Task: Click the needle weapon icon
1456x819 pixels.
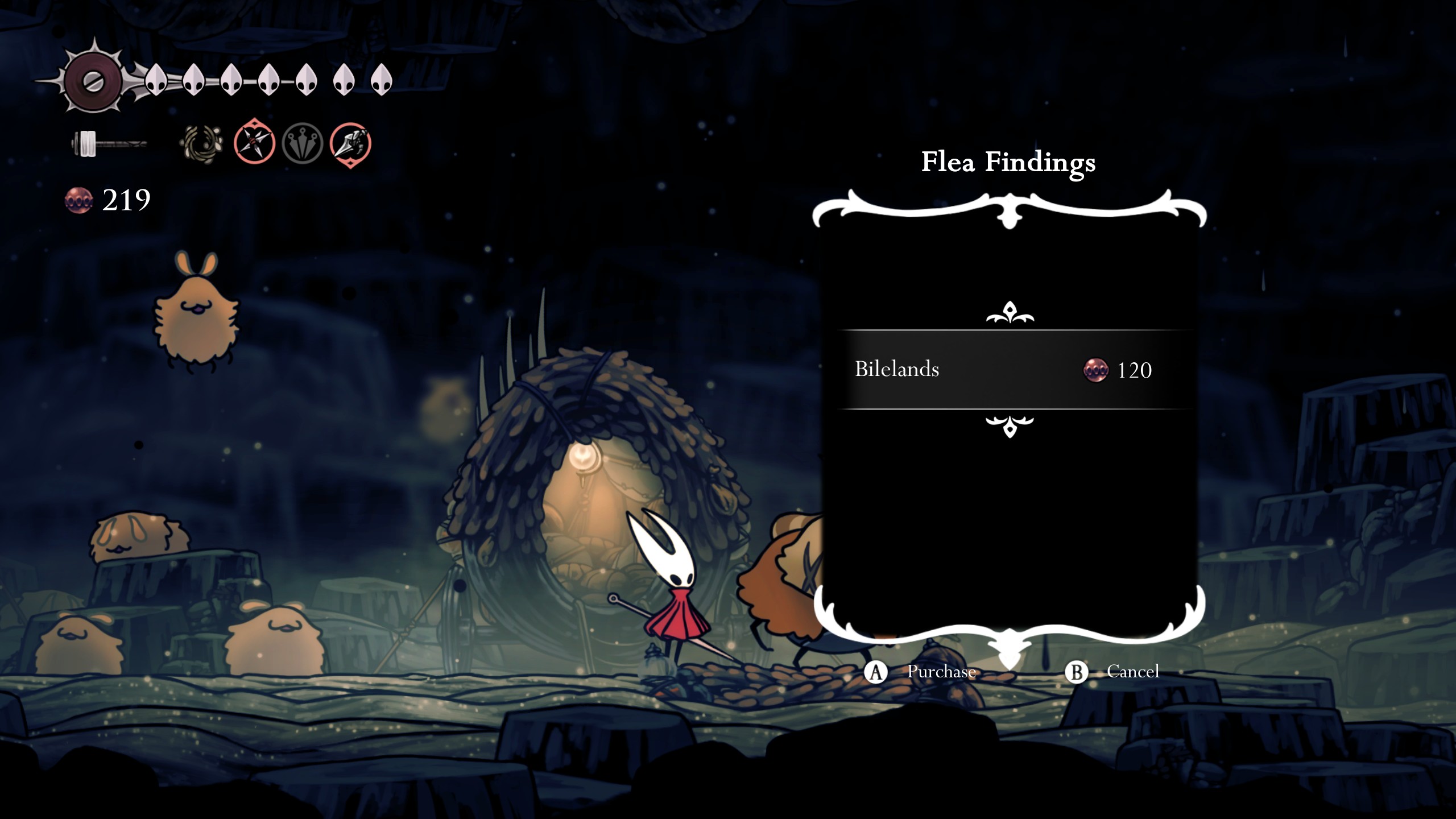Action: [x=108, y=142]
